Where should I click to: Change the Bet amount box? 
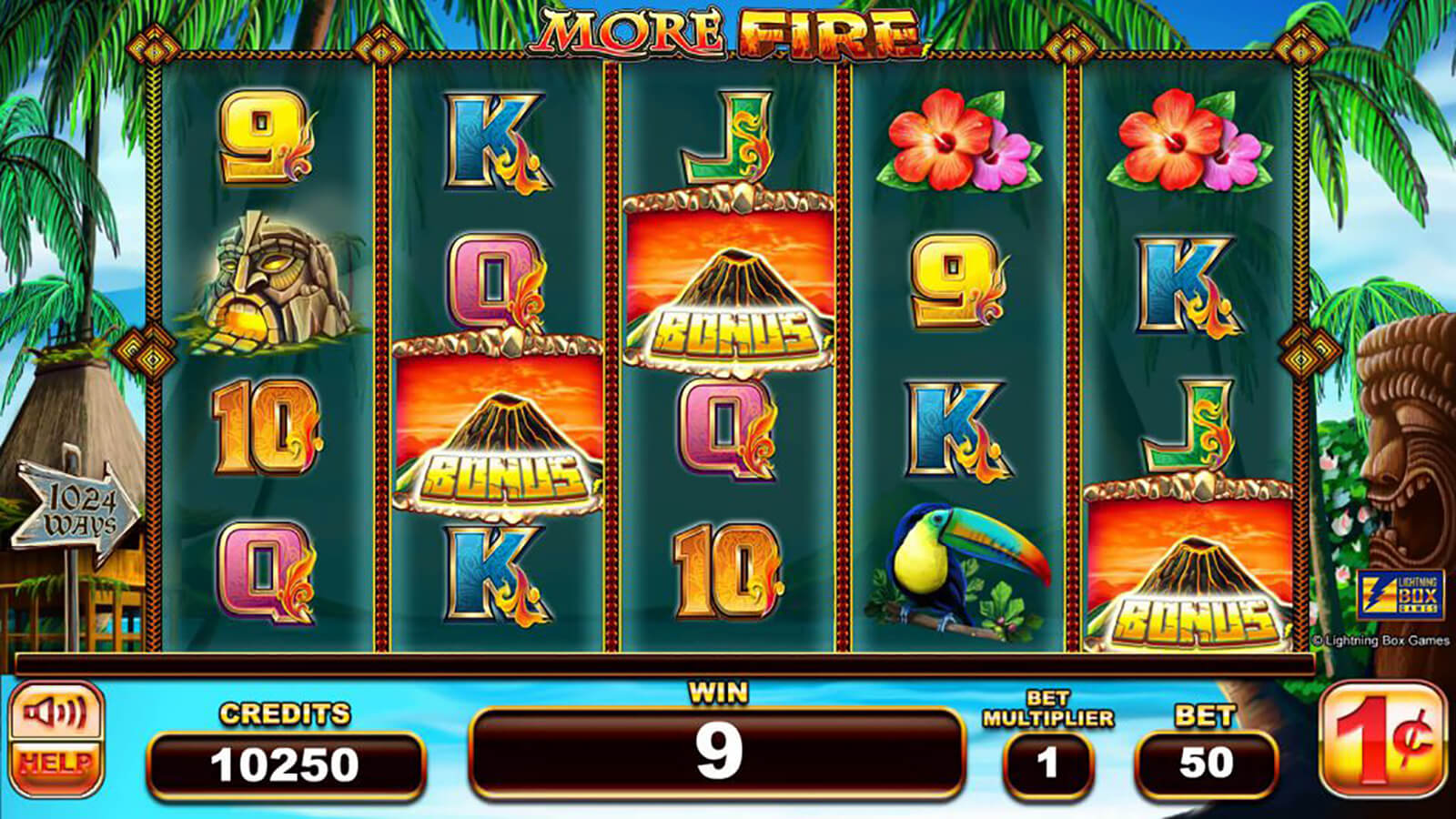(x=1206, y=763)
